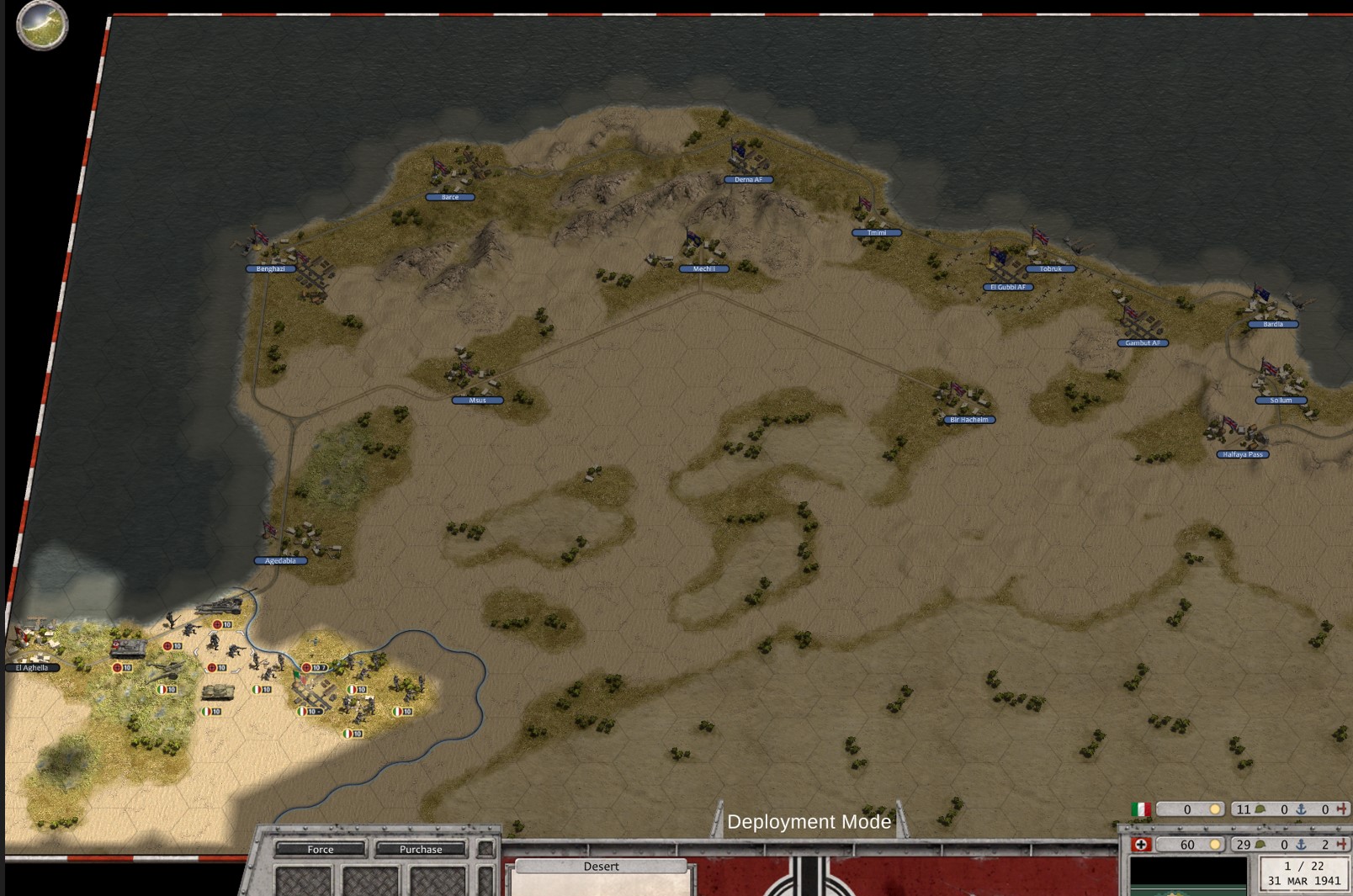Click the Bir Hacheim city label
The height and width of the screenshot is (896, 1353).
[x=968, y=420]
